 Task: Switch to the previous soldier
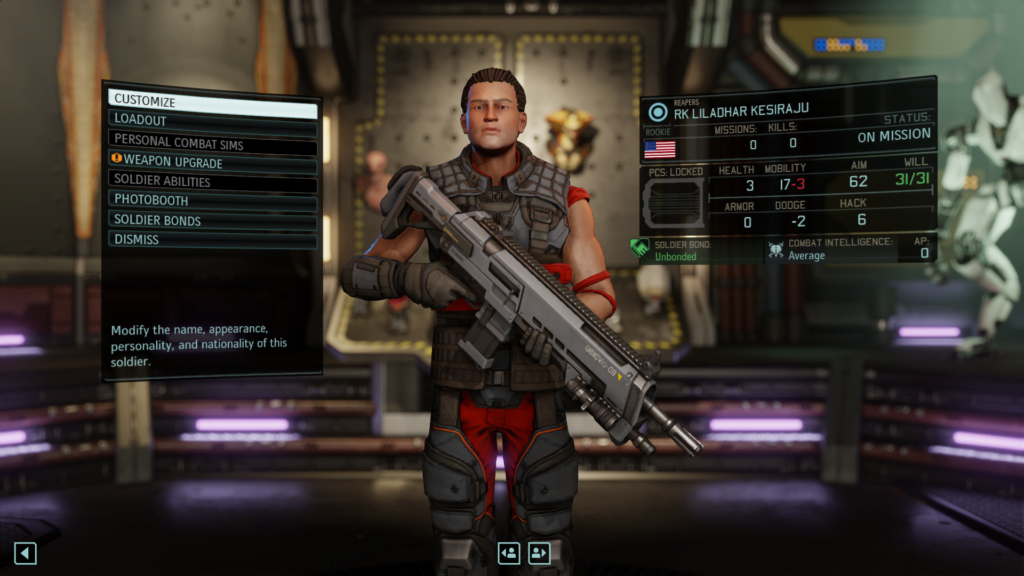pos(509,553)
